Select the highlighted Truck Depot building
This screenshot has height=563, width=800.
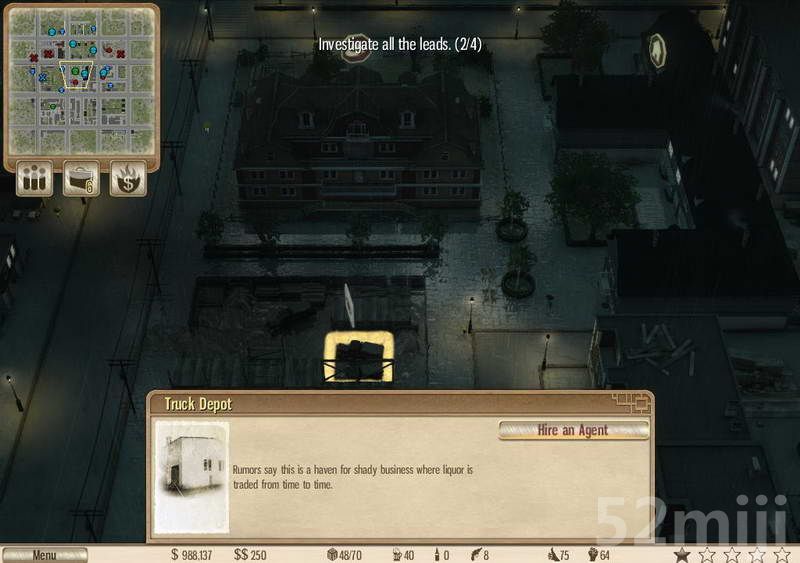(358, 357)
